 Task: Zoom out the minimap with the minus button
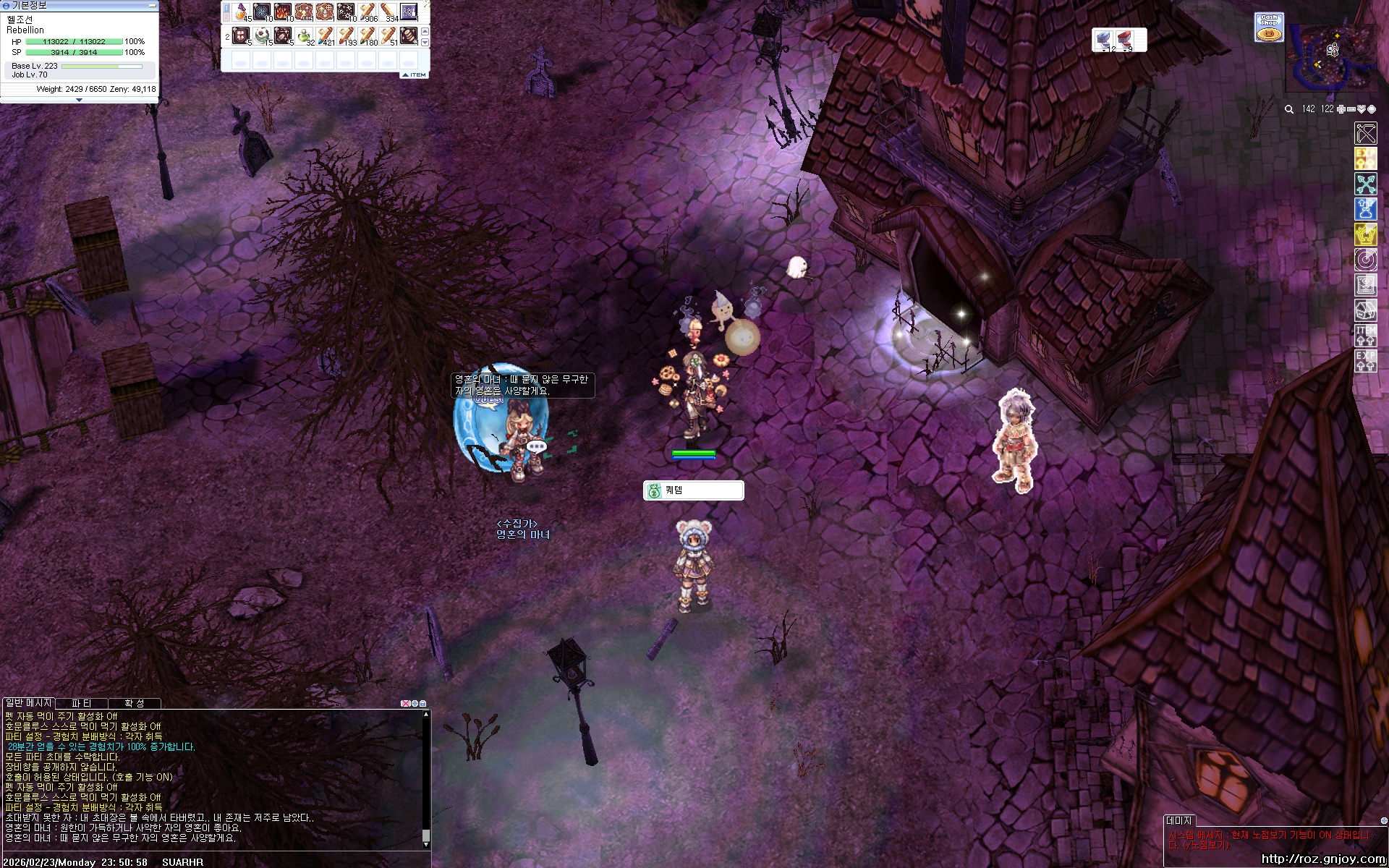click(1351, 109)
